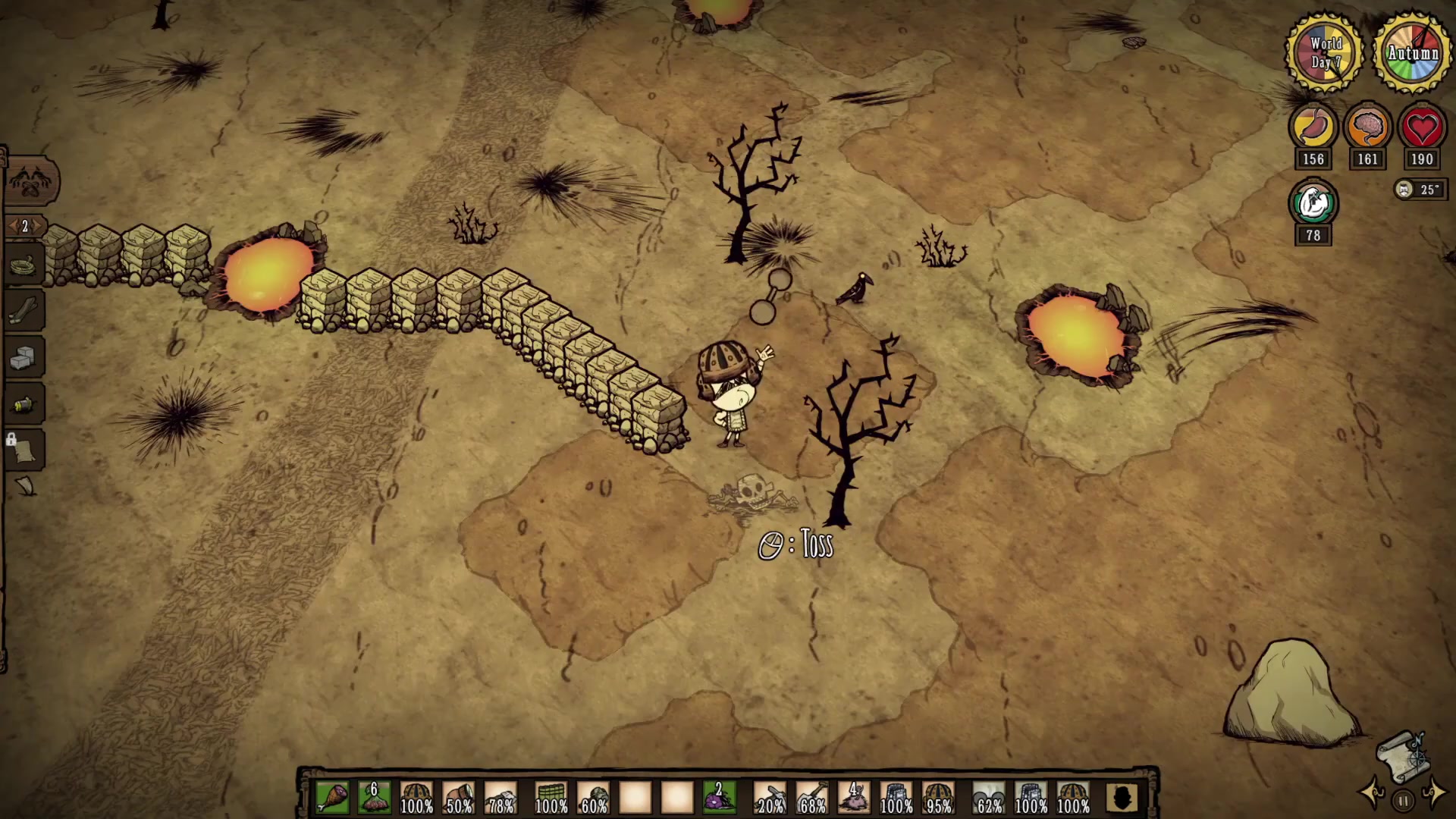1456x819 pixels.
Task: Open the backpack slot with silhouette icon
Action: click(1122, 798)
